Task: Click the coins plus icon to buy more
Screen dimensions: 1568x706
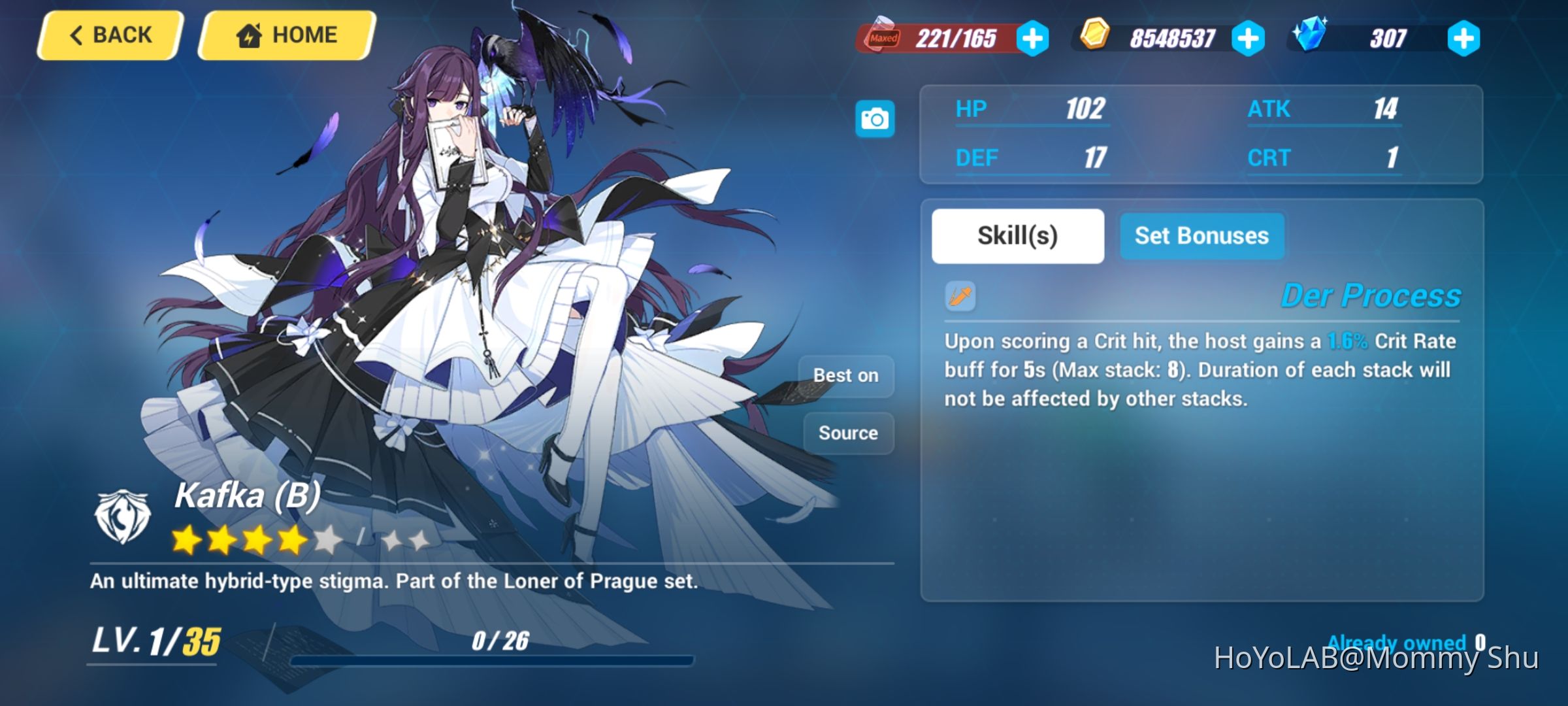Action: click(1248, 39)
